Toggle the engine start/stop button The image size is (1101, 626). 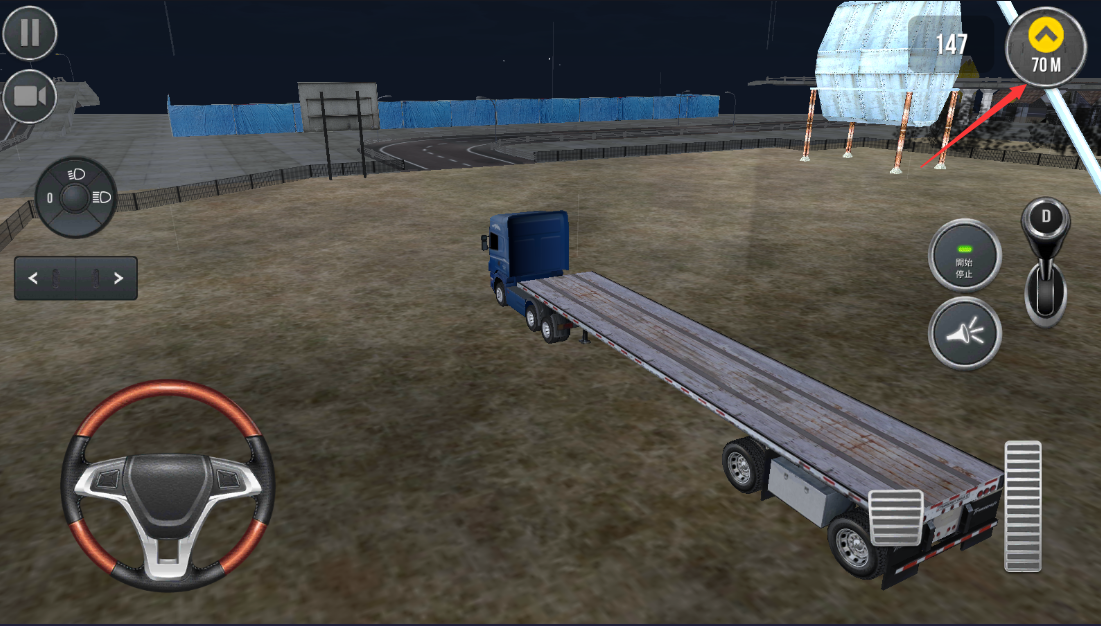(x=964, y=255)
